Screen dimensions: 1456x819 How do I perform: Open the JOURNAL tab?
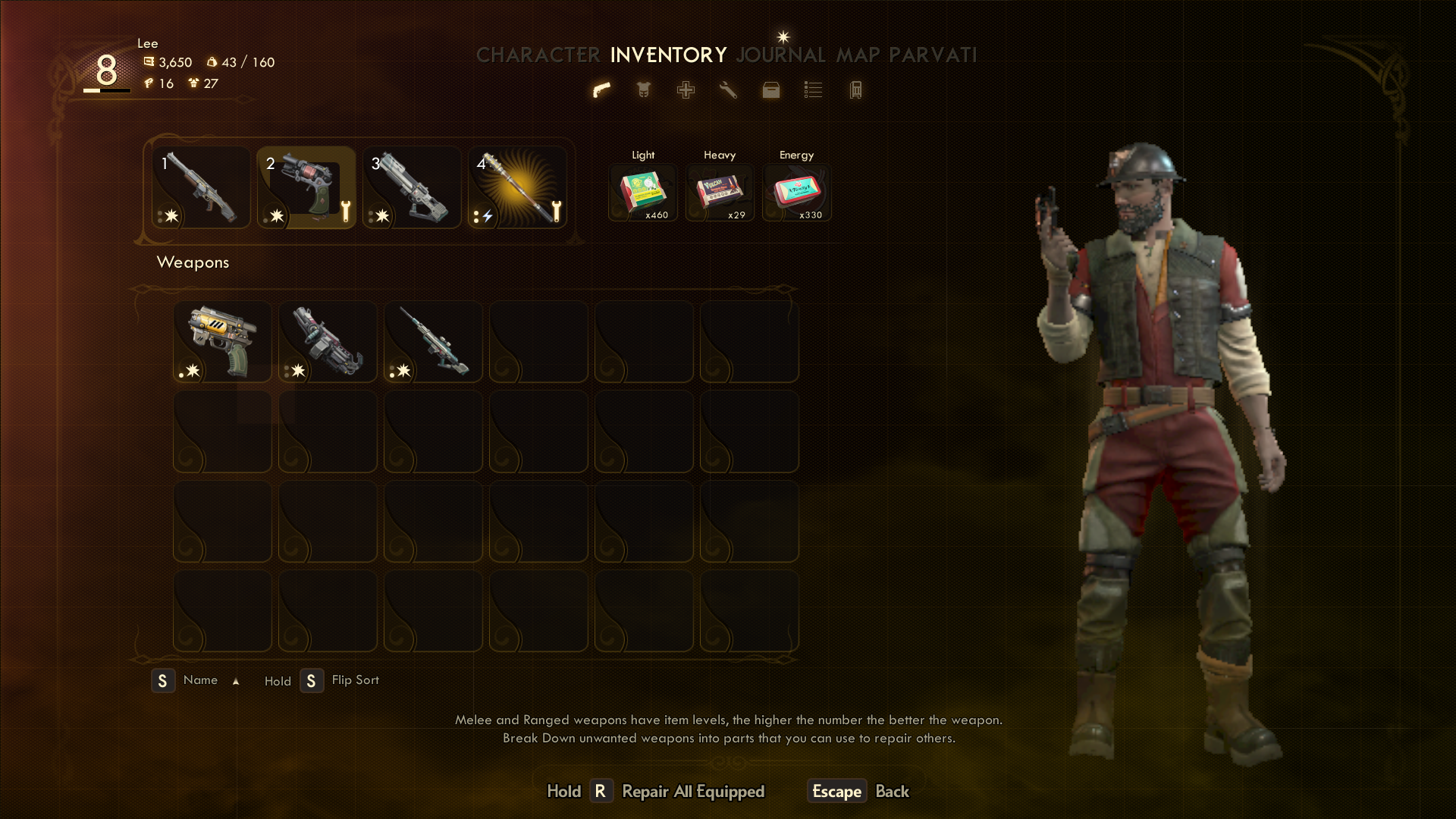click(x=780, y=55)
